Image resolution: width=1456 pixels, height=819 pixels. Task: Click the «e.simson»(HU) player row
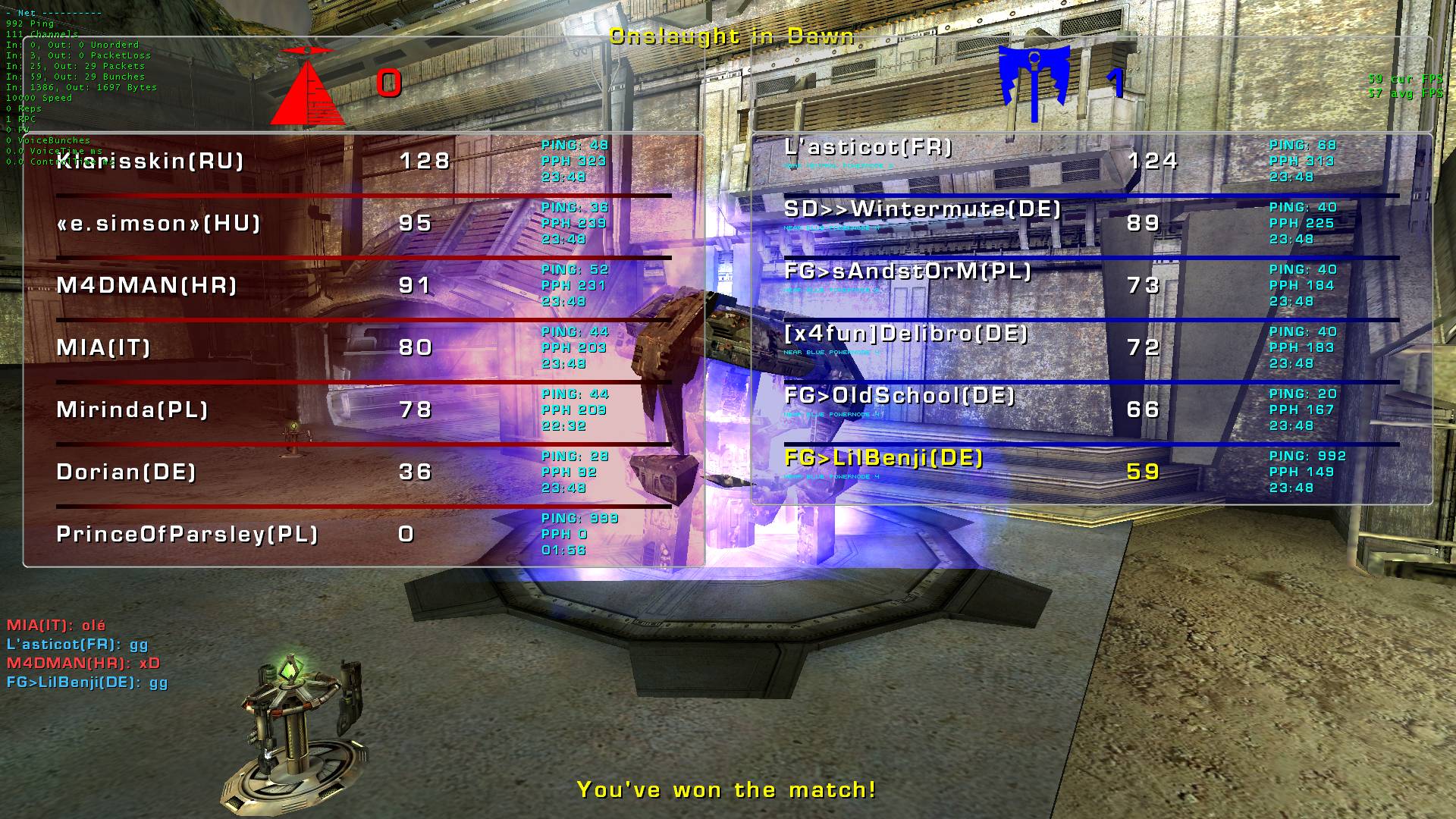pos(158,224)
